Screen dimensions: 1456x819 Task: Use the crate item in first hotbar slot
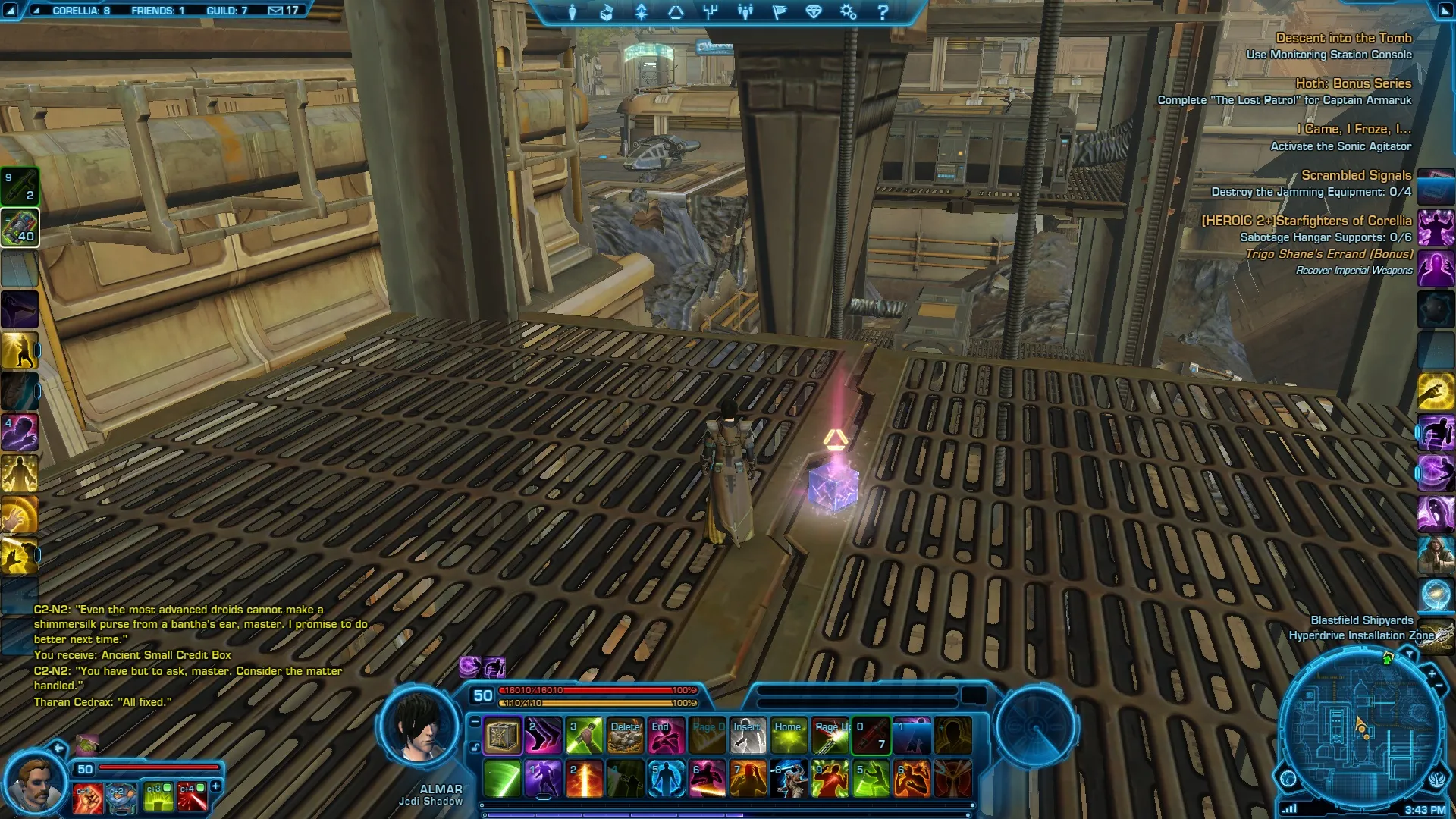(x=502, y=736)
